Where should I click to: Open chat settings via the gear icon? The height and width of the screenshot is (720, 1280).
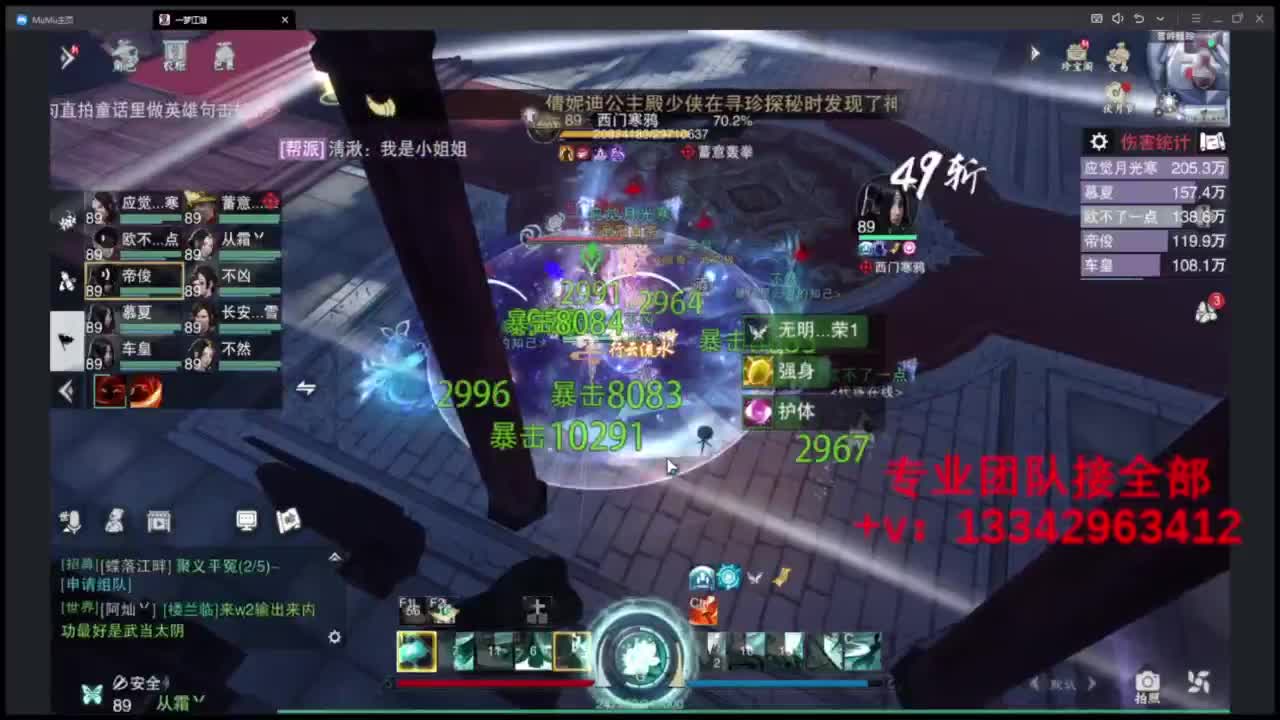click(x=335, y=637)
